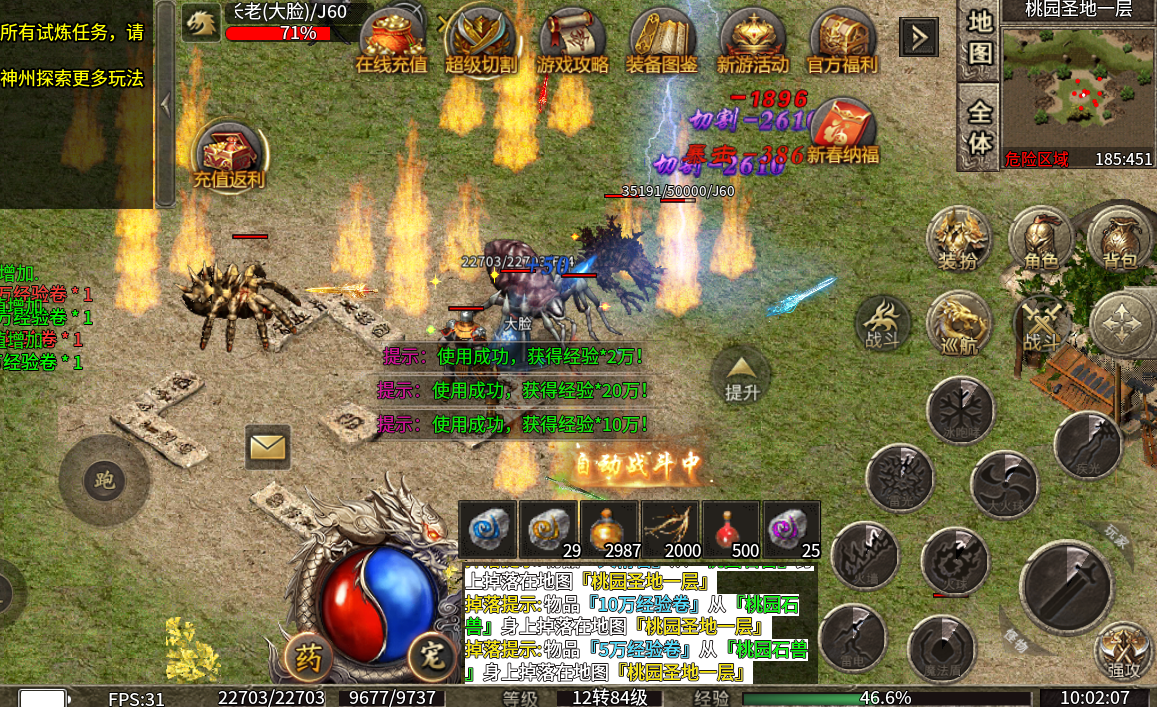This screenshot has height=707, width=1157.
Task: Open the 装备图鉴 equipment codex
Action: (x=662, y=40)
